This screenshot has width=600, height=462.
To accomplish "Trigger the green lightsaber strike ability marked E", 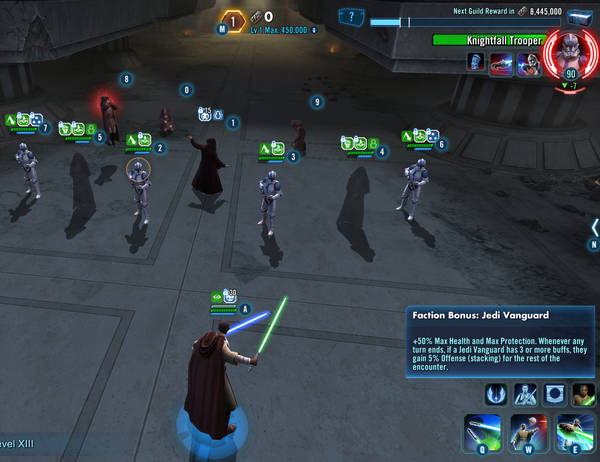I will tap(571, 432).
